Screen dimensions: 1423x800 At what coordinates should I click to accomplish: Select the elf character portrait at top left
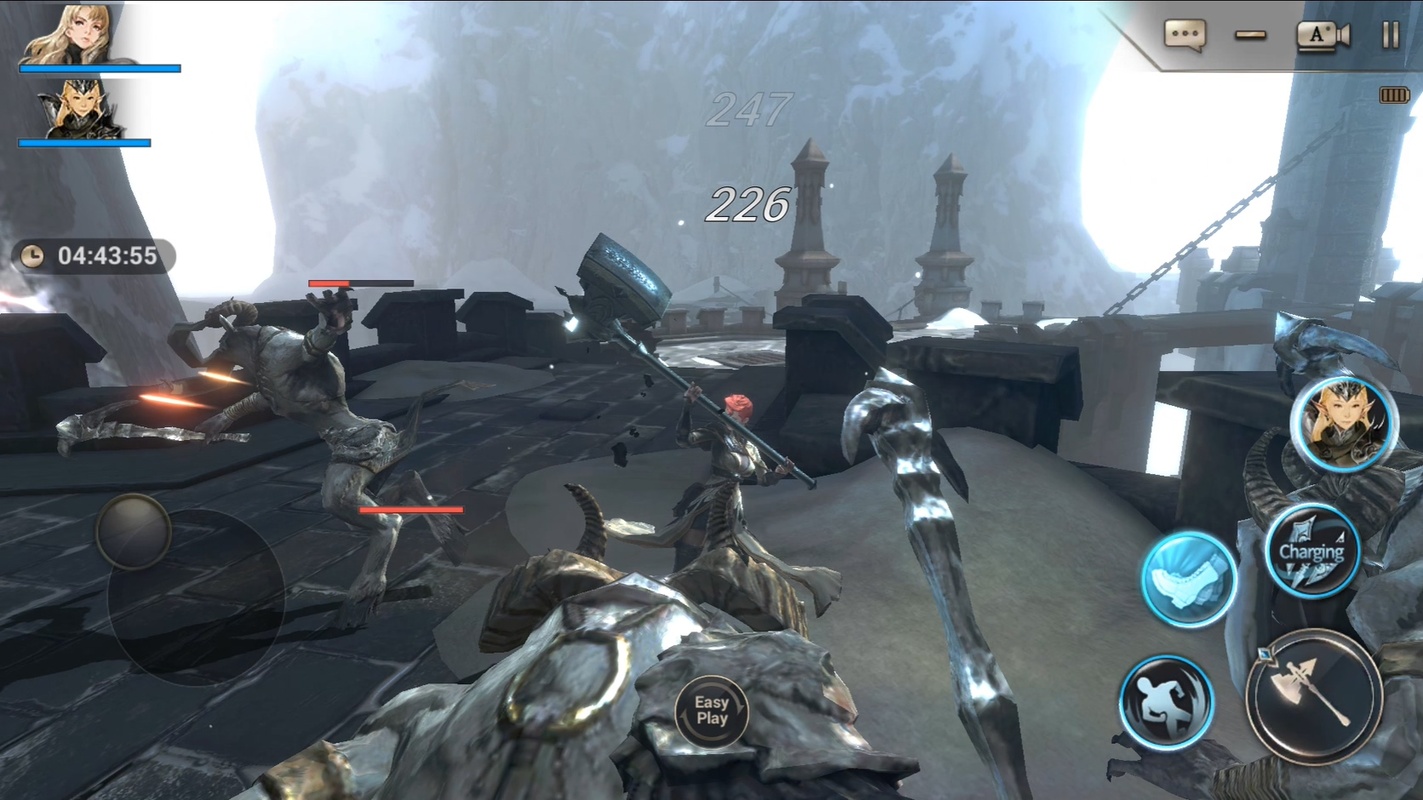pyautogui.click(x=80, y=109)
